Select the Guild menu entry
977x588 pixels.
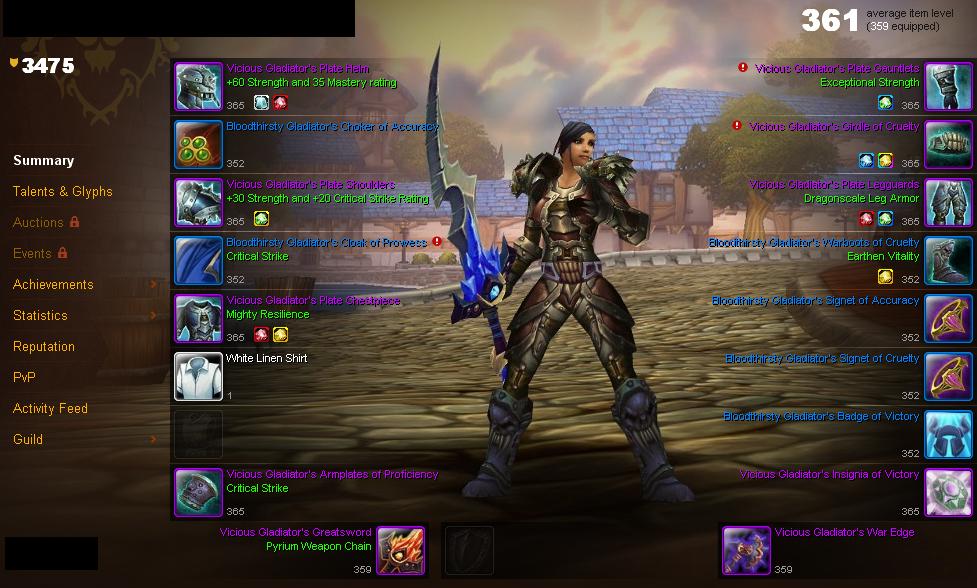(27, 440)
